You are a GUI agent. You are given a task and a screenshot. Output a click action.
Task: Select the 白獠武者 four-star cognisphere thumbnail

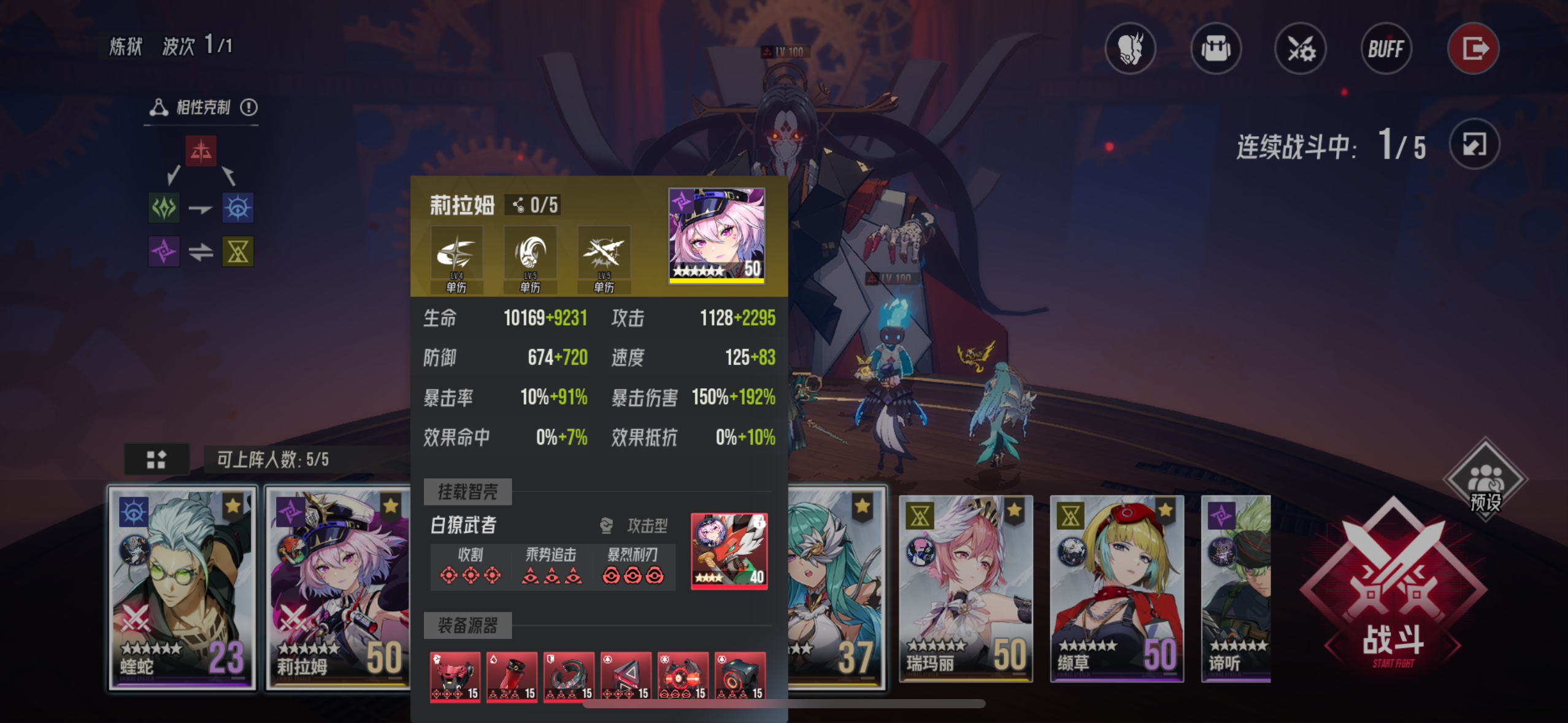point(730,554)
